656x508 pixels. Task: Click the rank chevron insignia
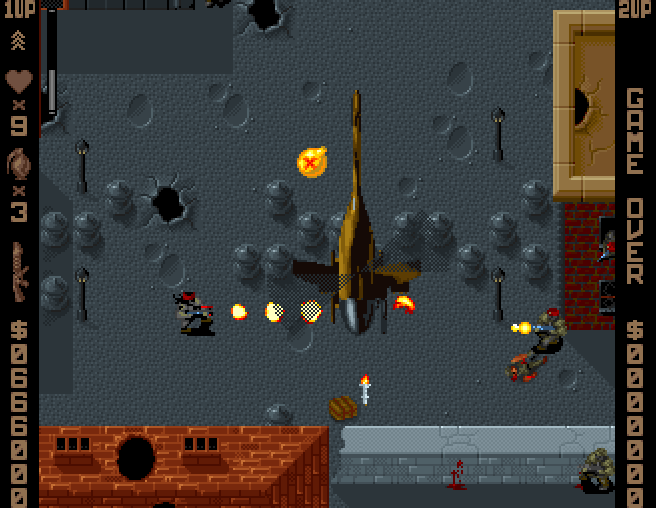18,41
